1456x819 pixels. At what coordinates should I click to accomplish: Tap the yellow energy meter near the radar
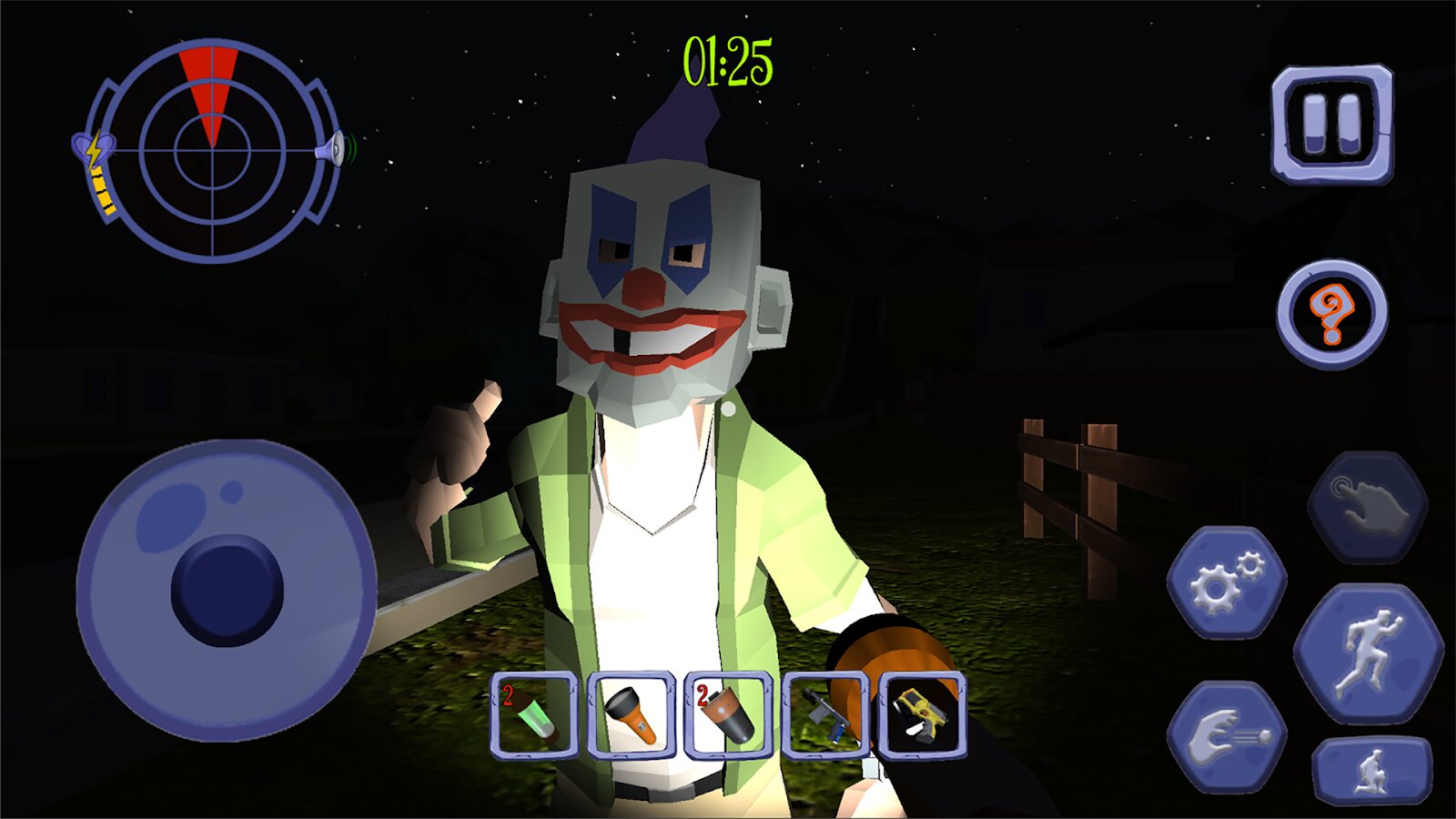[x=103, y=191]
